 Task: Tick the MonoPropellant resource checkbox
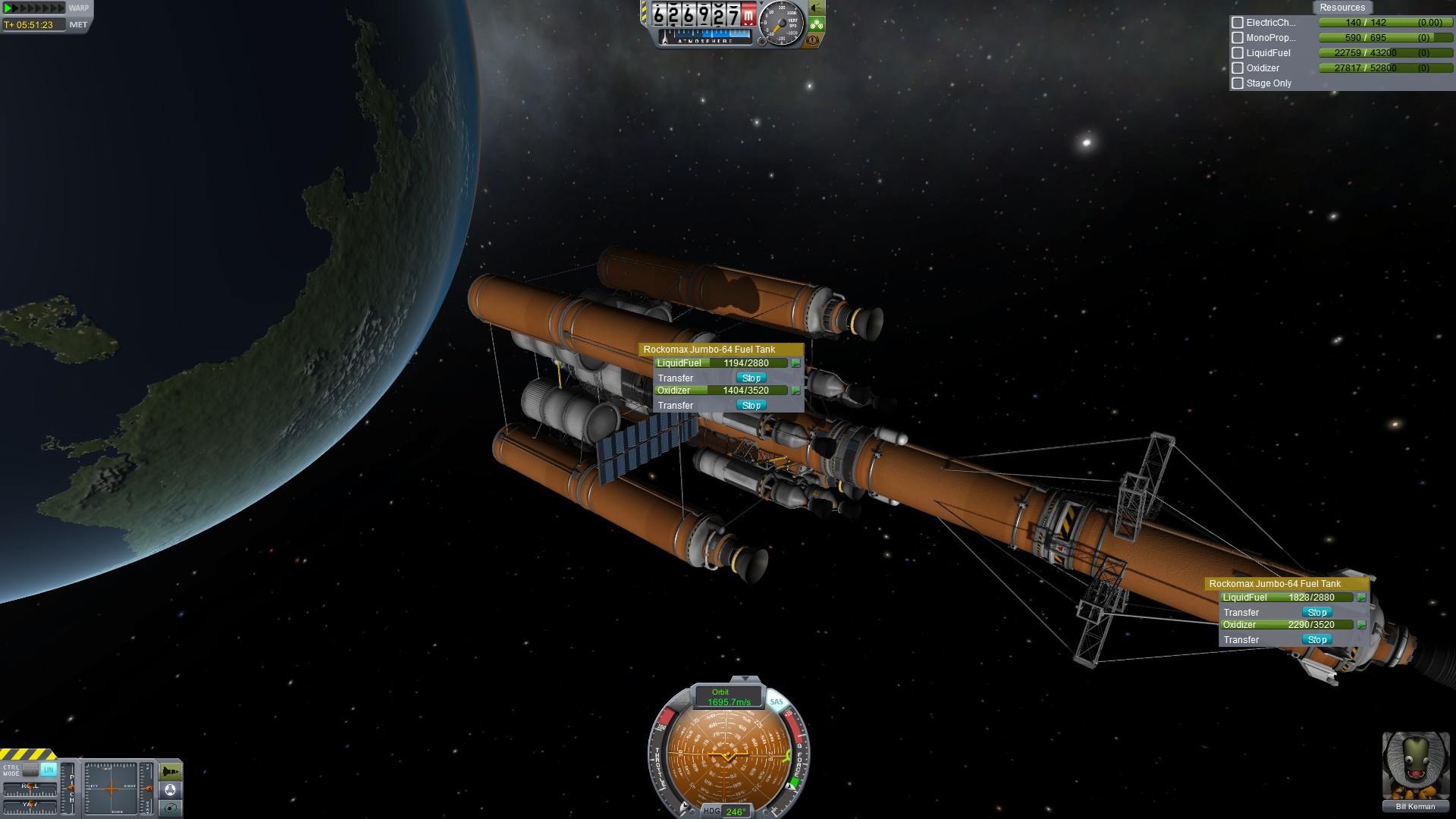1238,38
